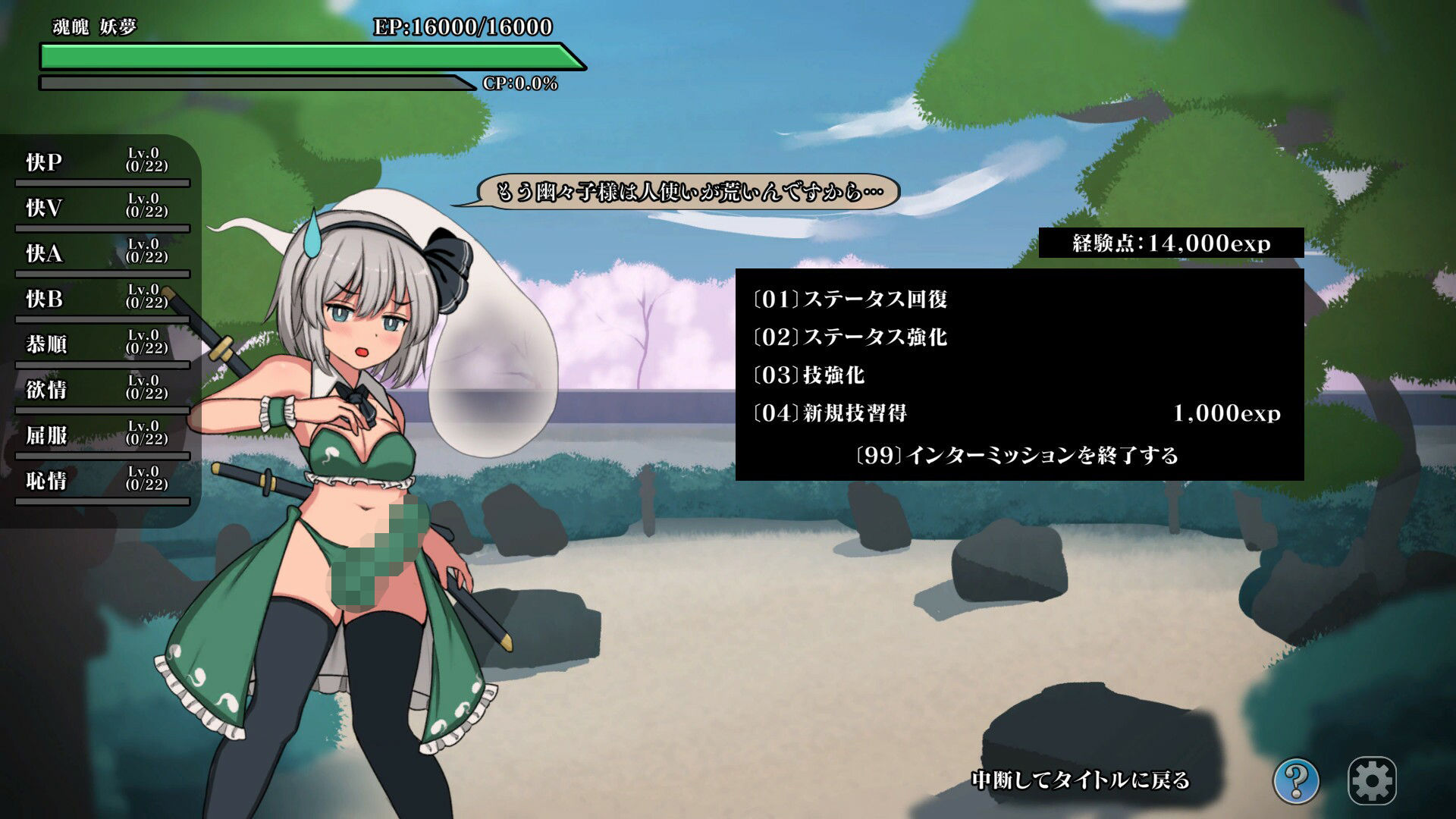Select [01] ステータス回復 menu option
1456x819 pixels.
pyautogui.click(x=850, y=300)
